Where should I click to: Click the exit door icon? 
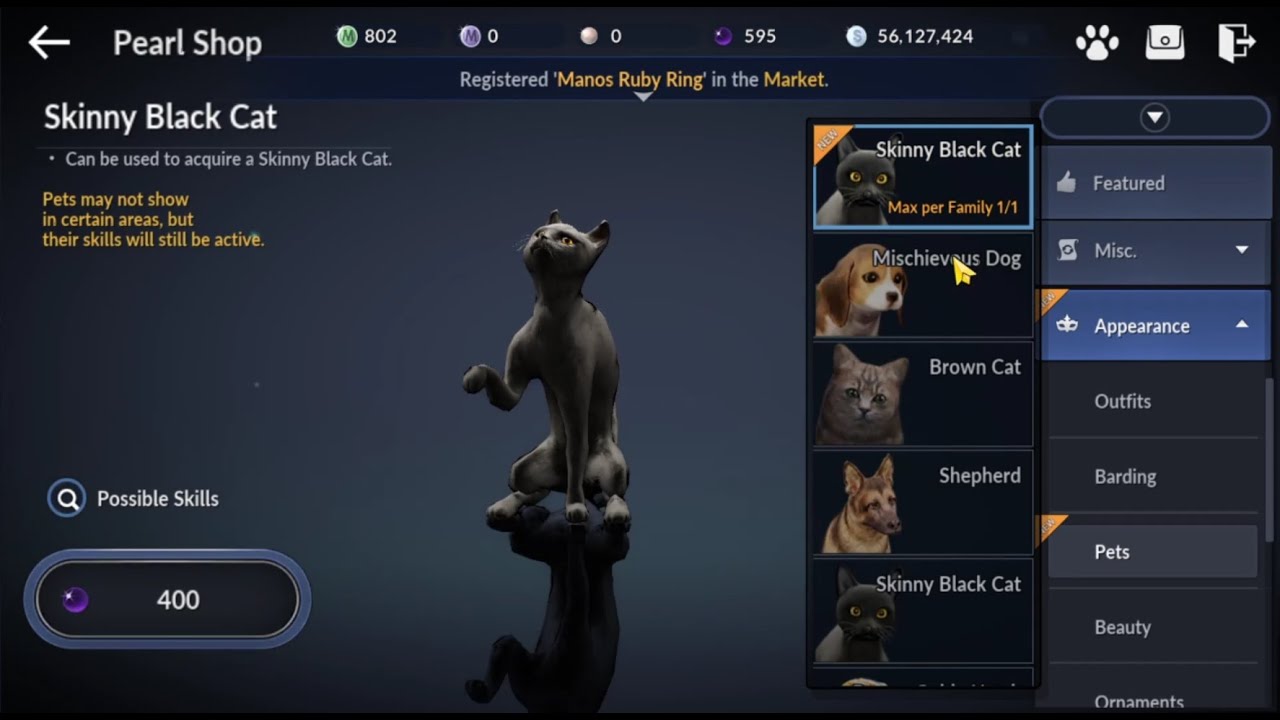click(1236, 43)
